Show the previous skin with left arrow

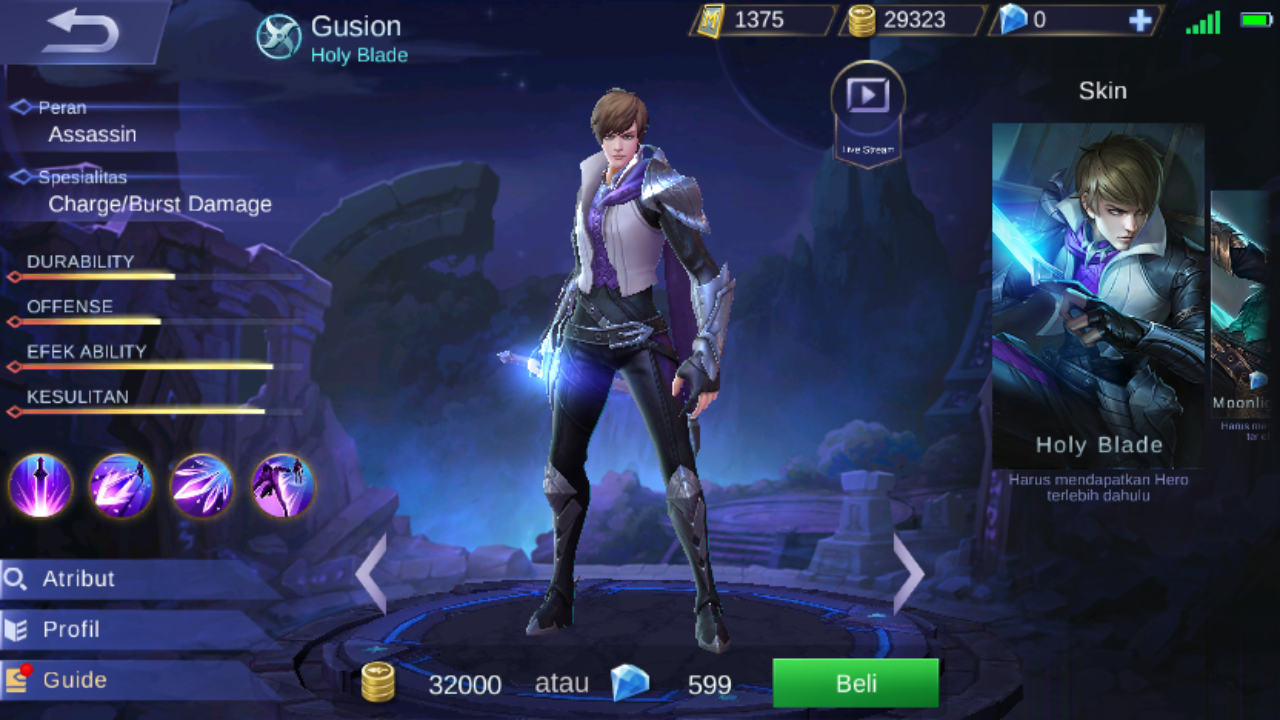[x=370, y=573]
